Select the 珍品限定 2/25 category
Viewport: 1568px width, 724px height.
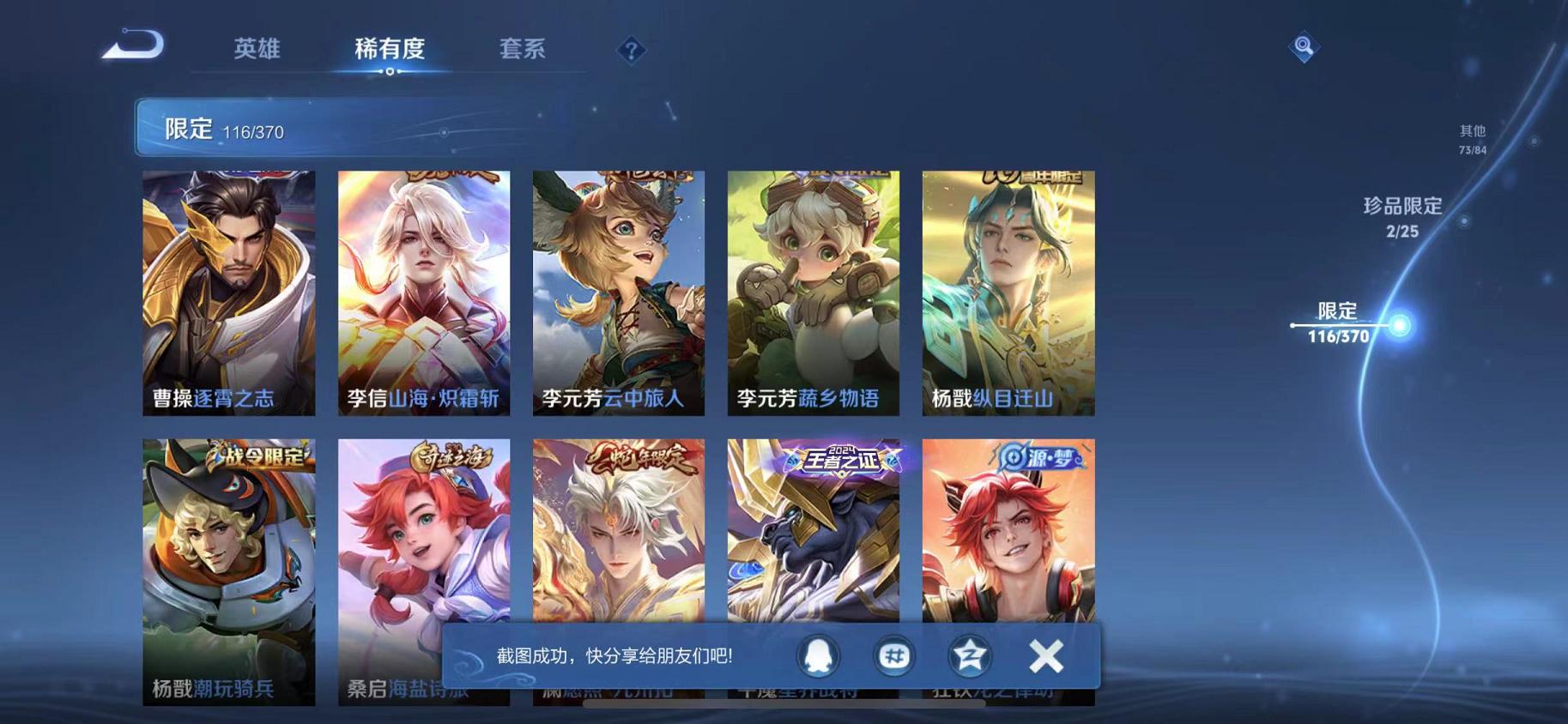click(x=1402, y=216)
